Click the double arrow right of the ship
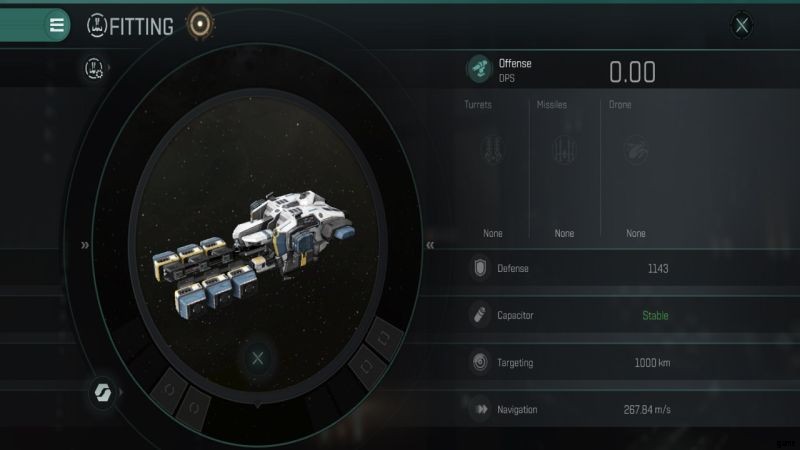The height and width of the screenshot is (450, 800). pos(430,244)
